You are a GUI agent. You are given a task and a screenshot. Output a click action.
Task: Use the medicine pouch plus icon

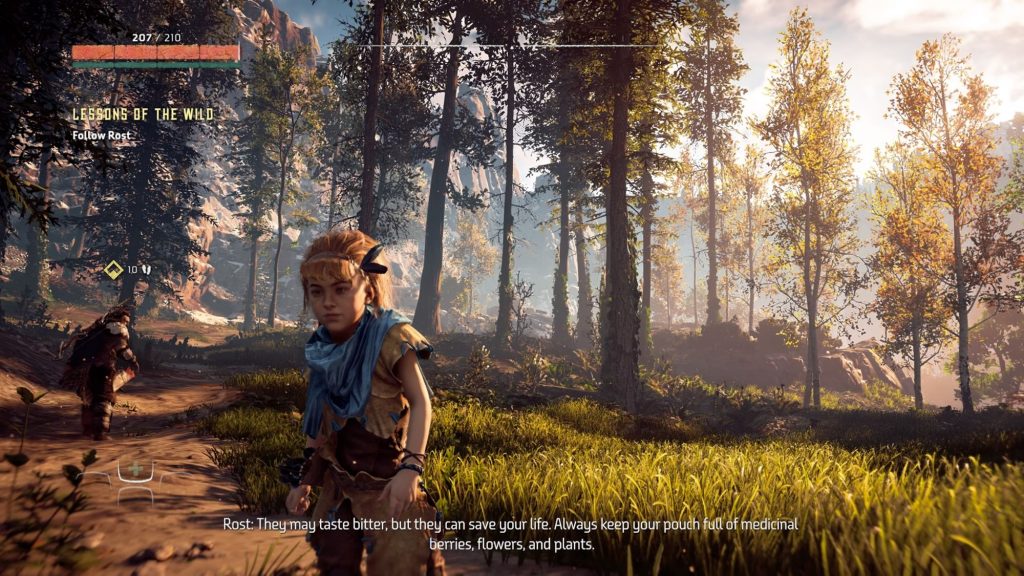[x=135, y=471]
